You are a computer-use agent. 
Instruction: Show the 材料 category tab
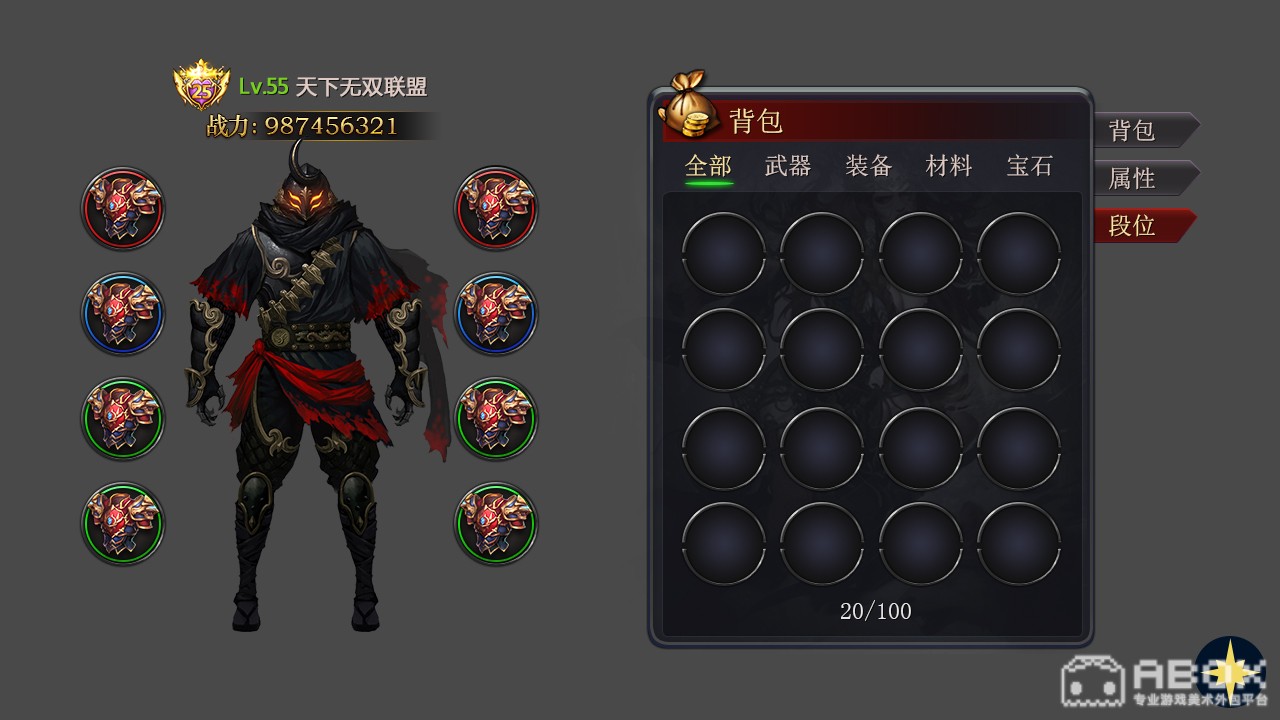949,166
